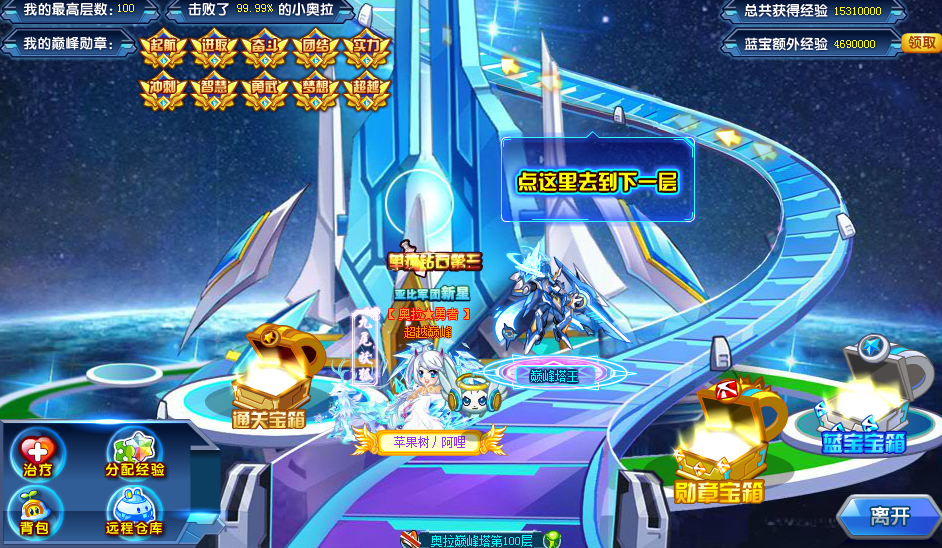Screen dimensions: 942x548
Task: Claim bonus experience with the 领取 button
Action: coord(921,43)
